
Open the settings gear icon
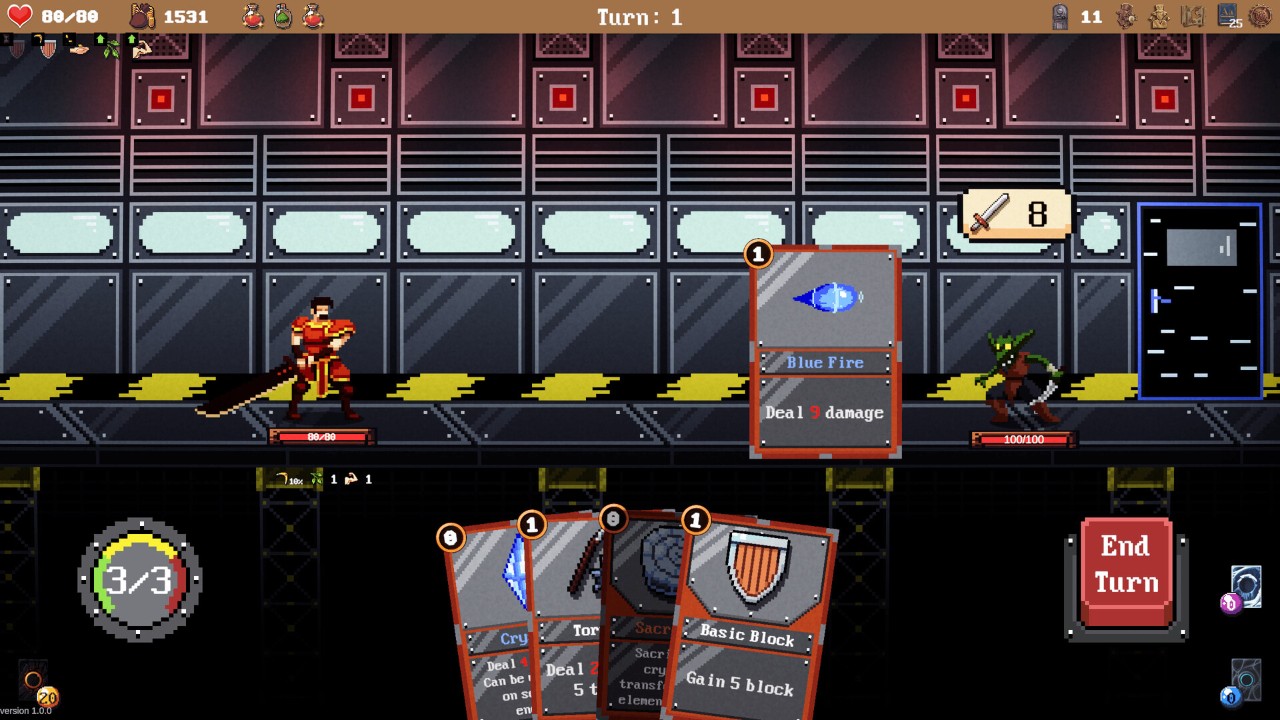(x=1259, y=17)
